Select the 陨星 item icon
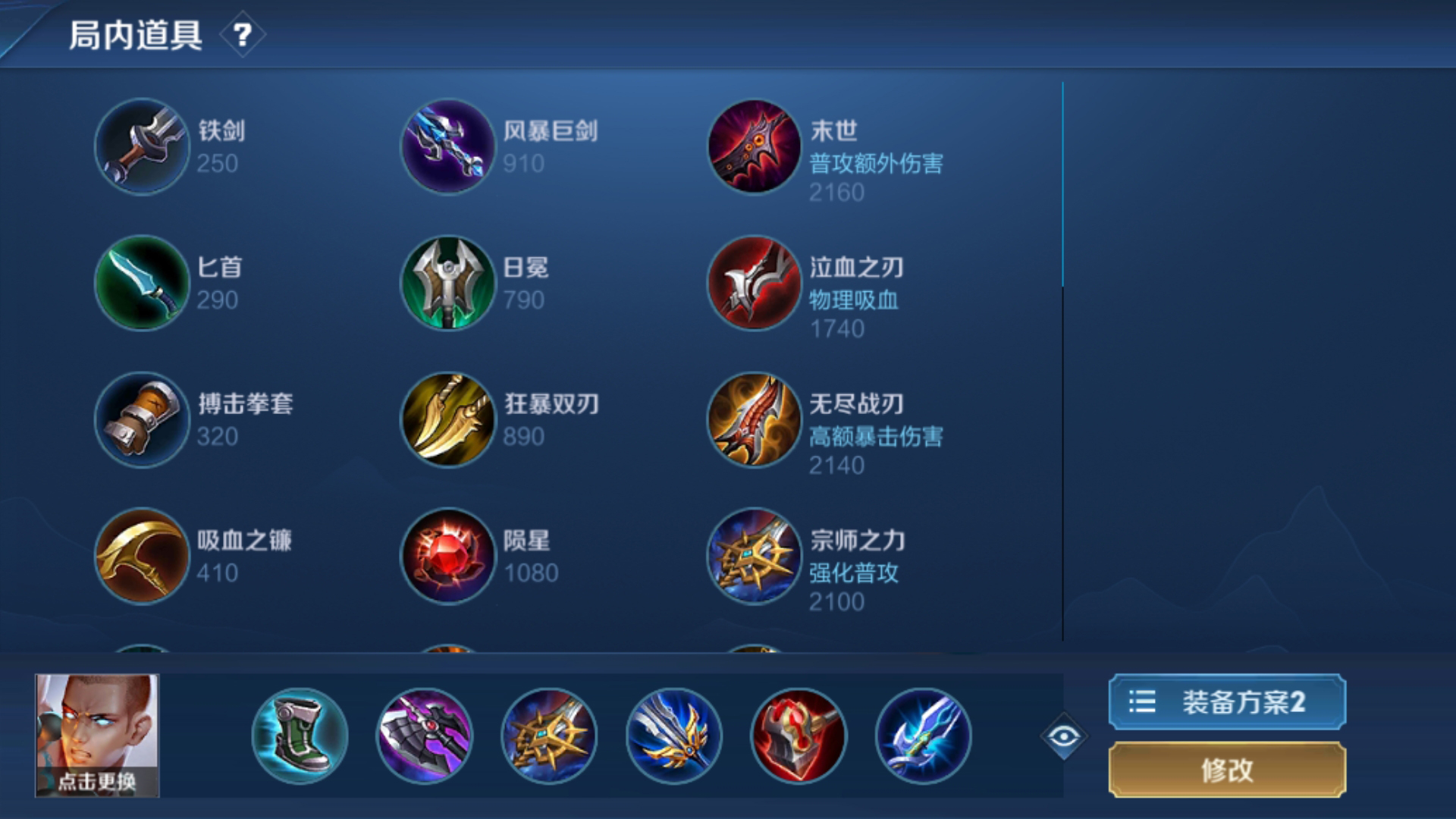 [x=447, y=557]
